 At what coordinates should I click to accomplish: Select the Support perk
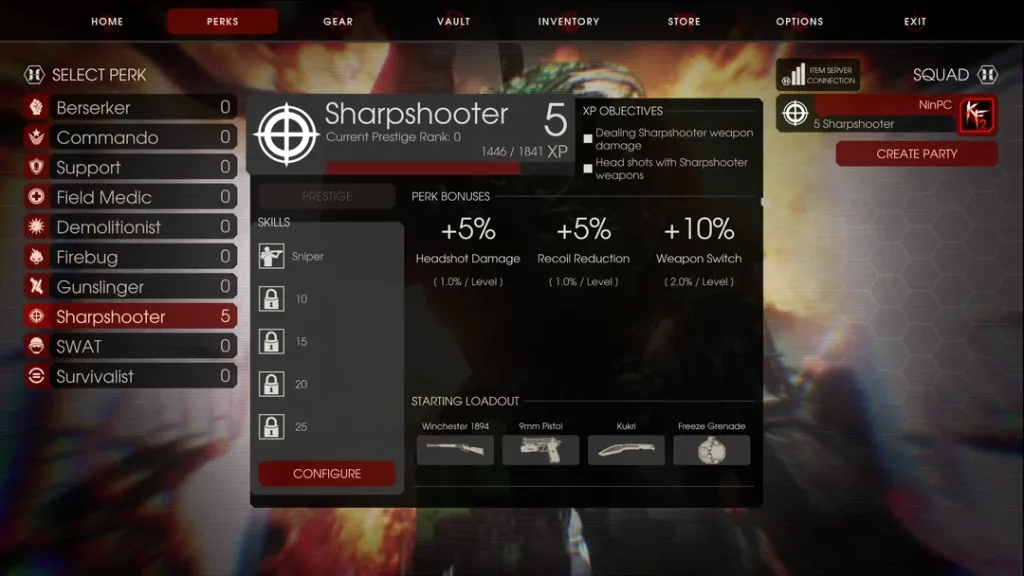131,167
